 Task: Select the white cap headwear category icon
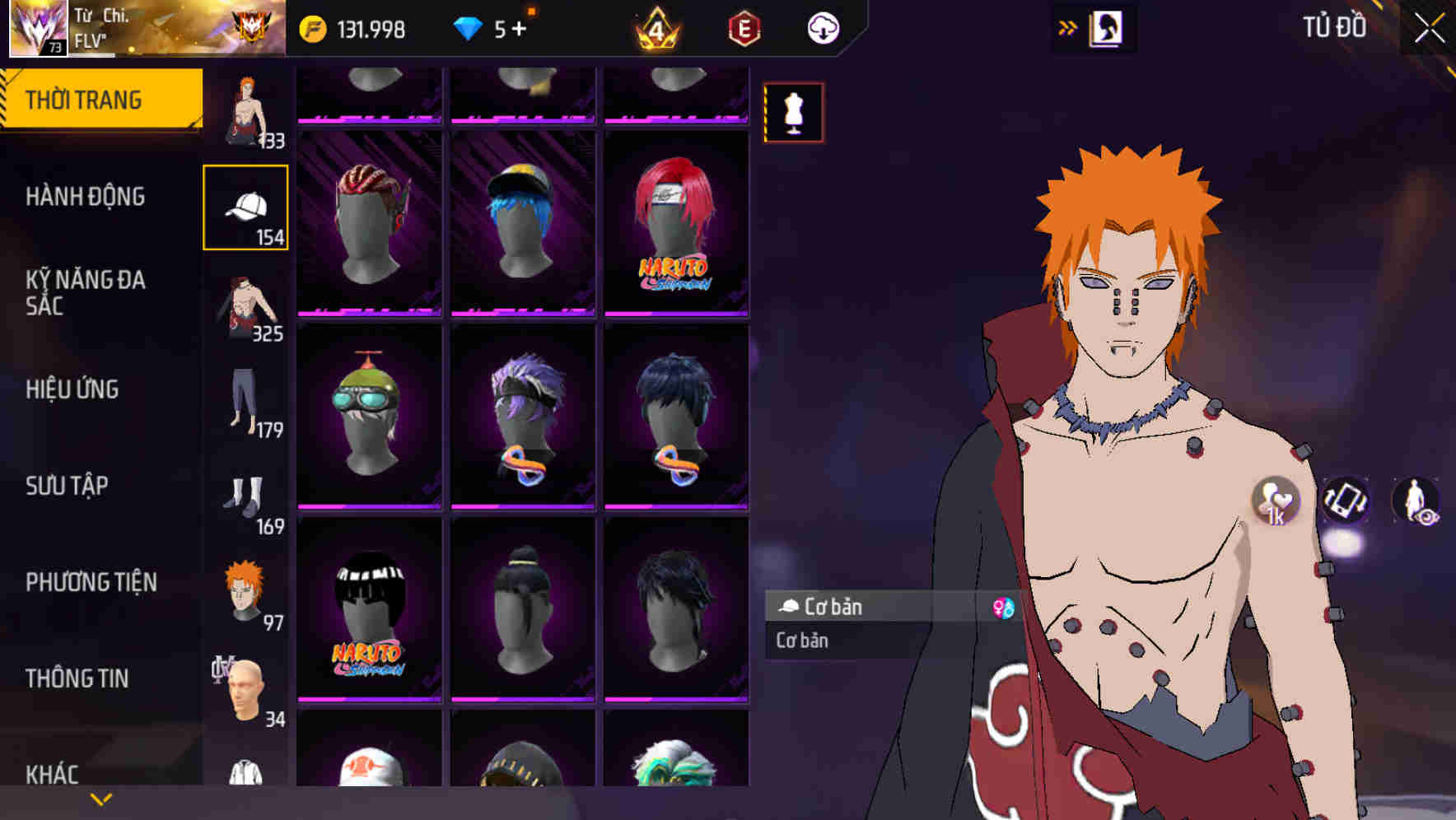tap(245, 206)
